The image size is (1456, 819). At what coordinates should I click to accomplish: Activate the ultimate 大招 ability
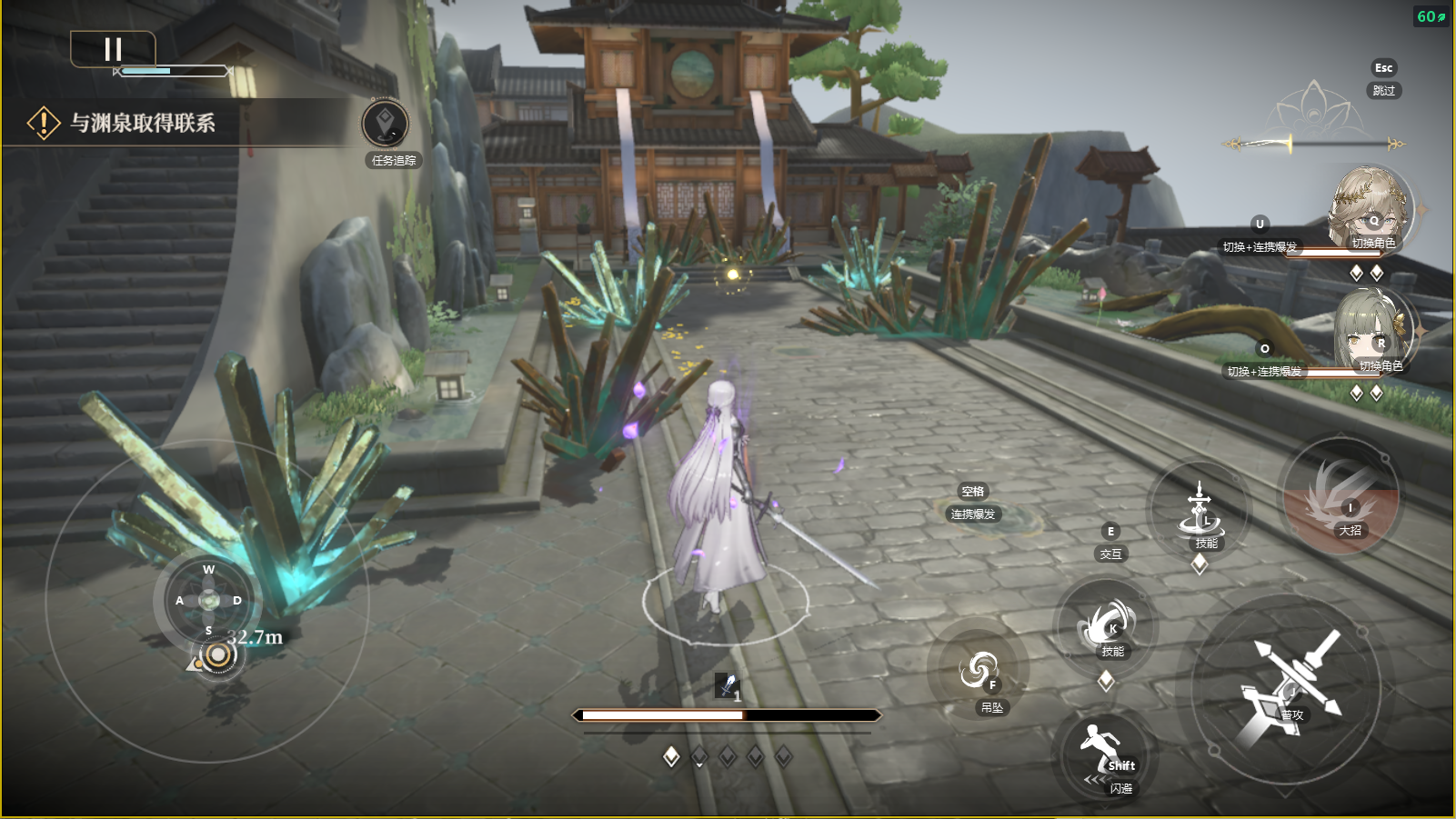(1341, 498)
